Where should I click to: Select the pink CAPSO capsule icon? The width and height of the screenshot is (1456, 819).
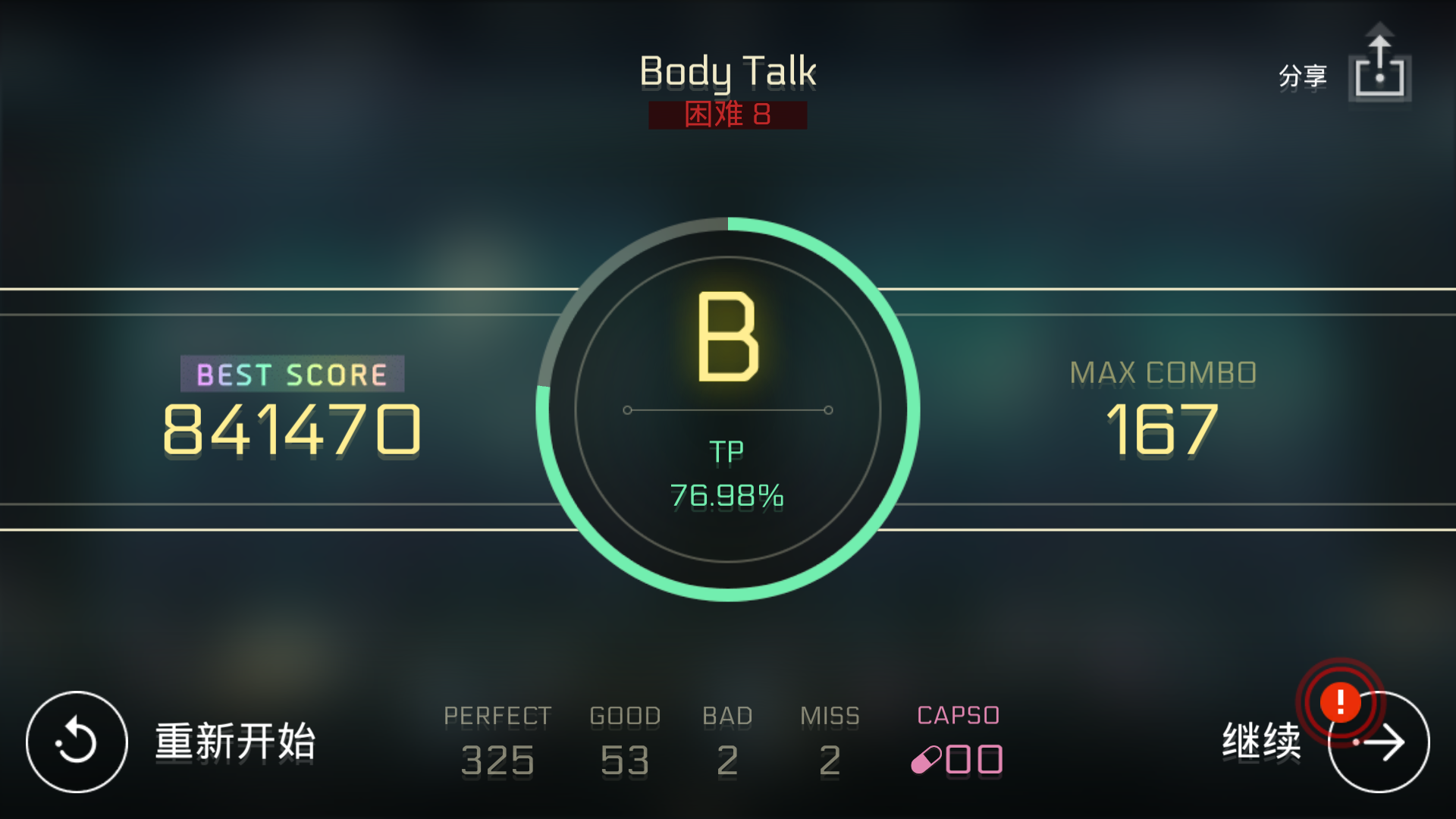click(x=927, y=761)
